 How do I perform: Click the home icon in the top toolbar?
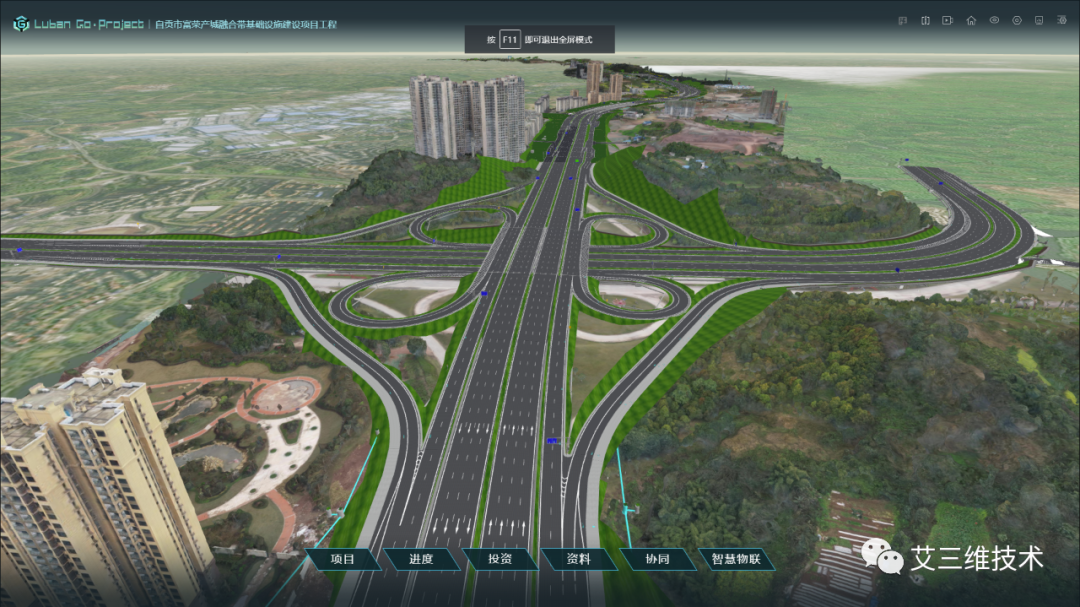(971, 20)
